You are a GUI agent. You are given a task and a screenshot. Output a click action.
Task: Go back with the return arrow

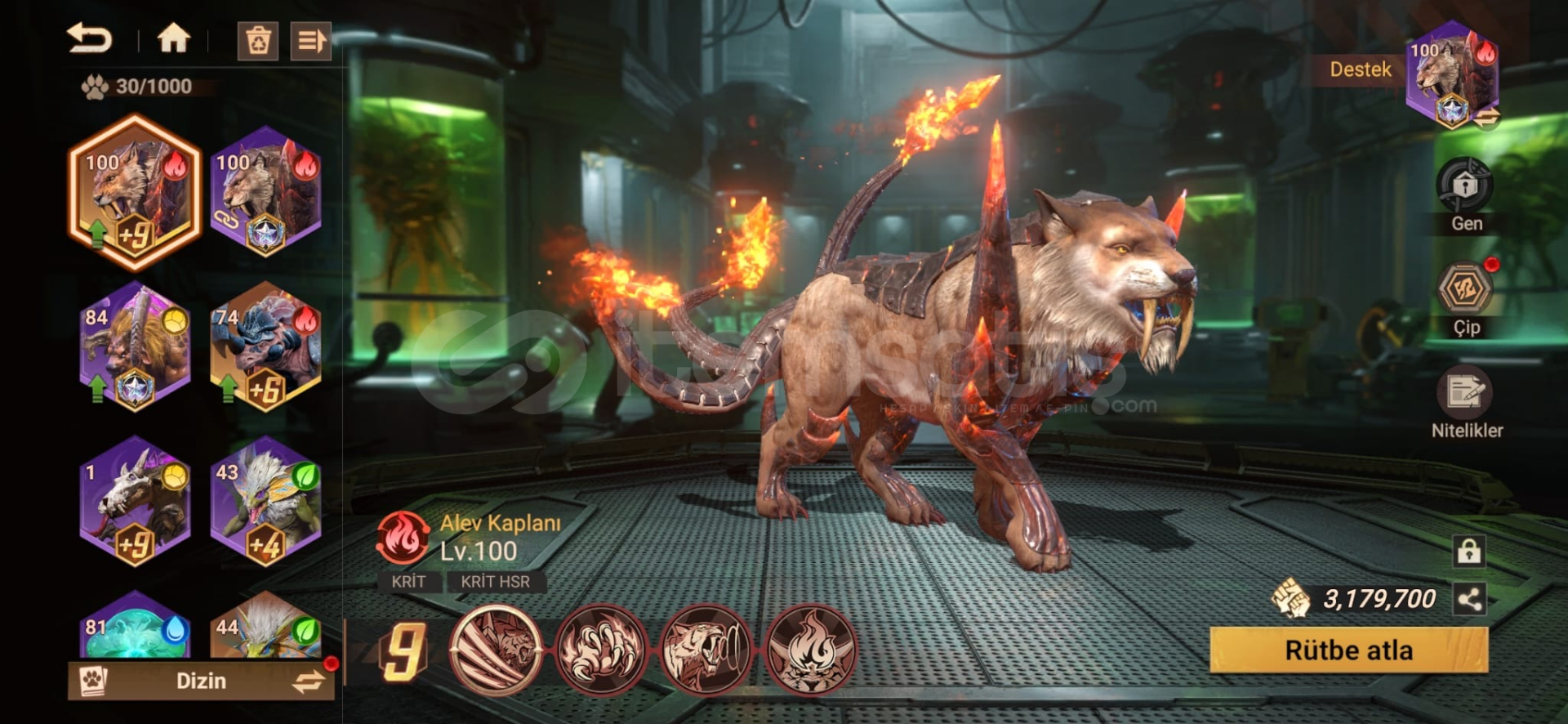tap(89, 38)
